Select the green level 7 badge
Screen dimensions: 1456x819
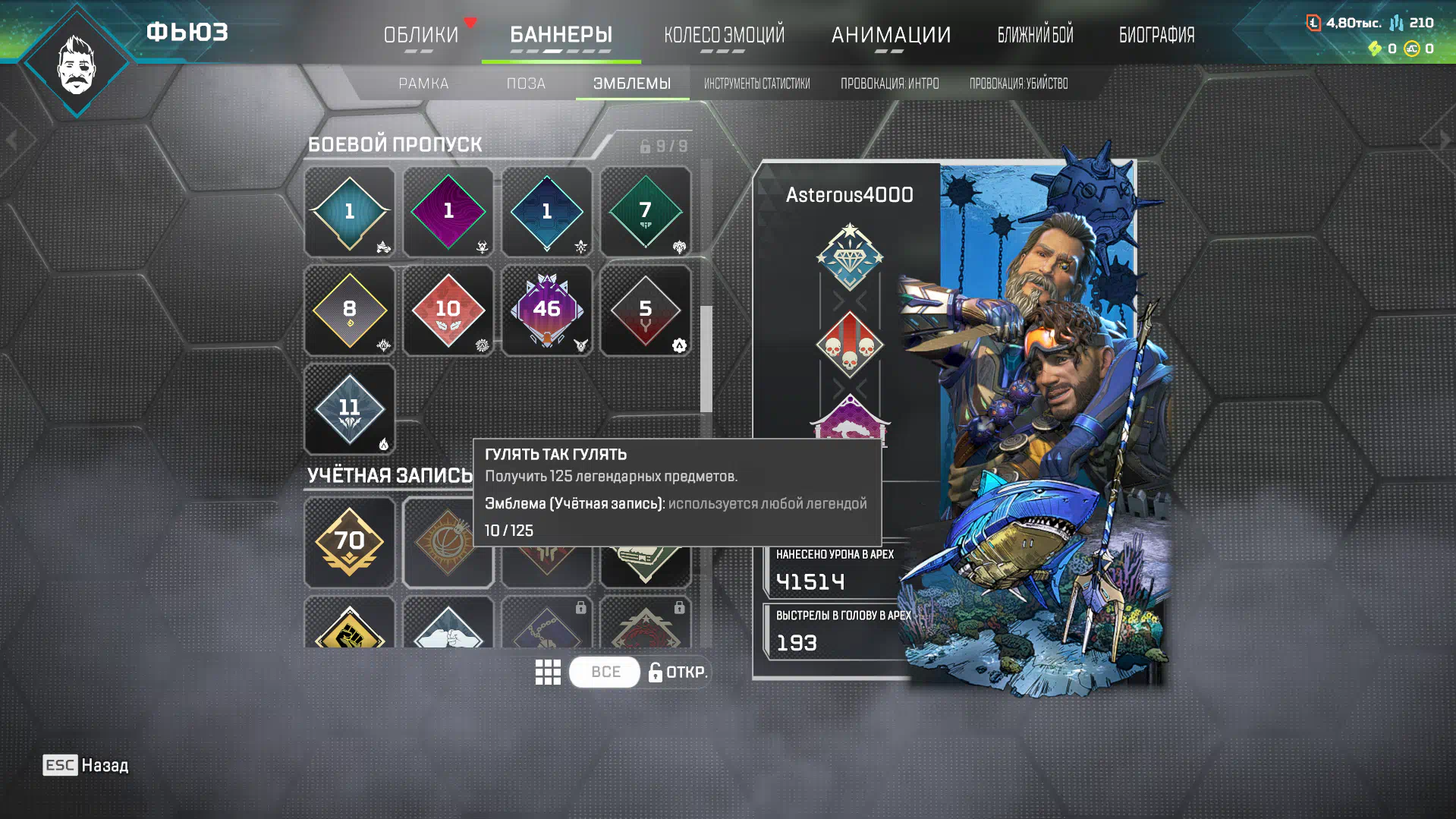pyautogui.click(x=645, y=212)
